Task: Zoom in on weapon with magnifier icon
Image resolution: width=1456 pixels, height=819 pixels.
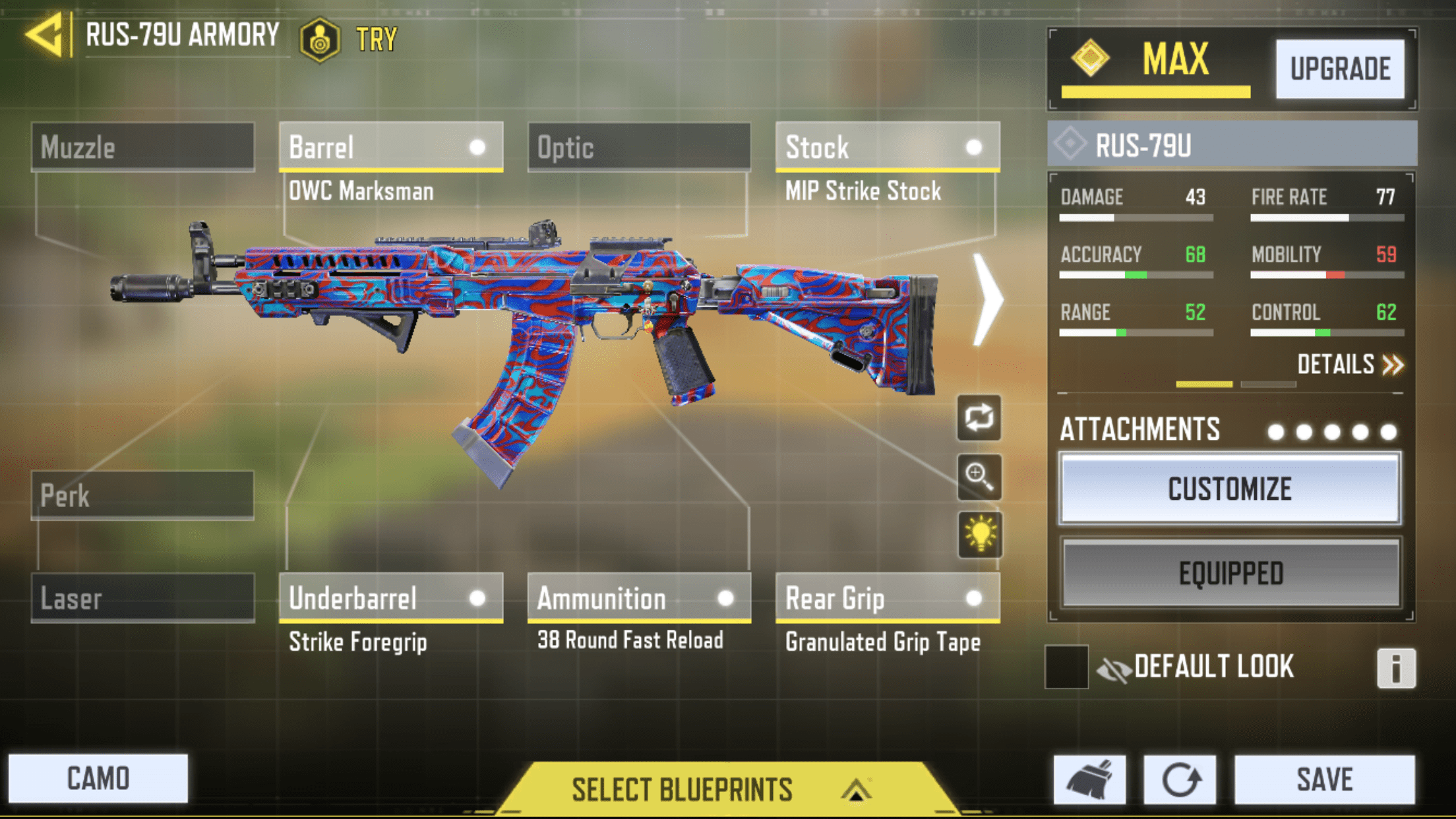Action: [x=979, y=476]
